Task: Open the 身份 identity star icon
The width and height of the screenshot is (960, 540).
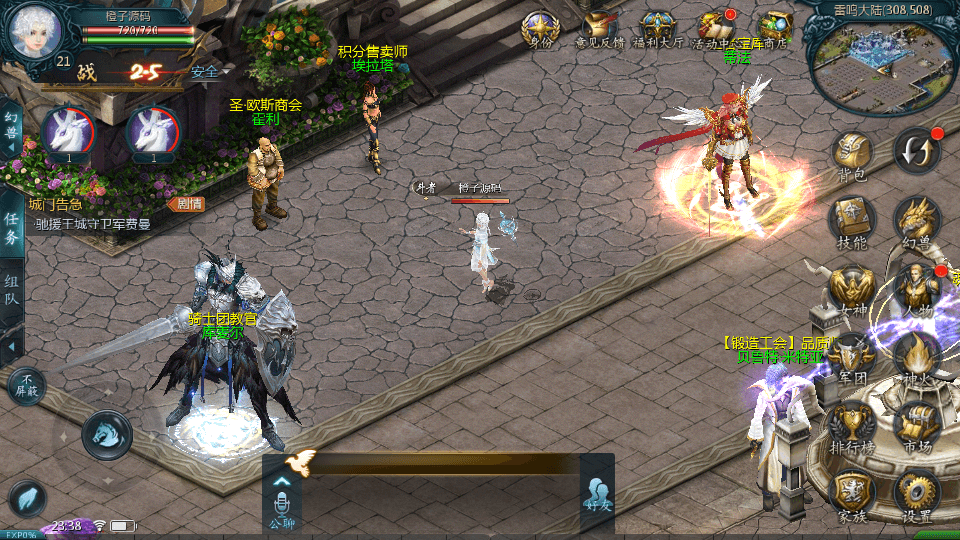Action: (x=541, y=29)
